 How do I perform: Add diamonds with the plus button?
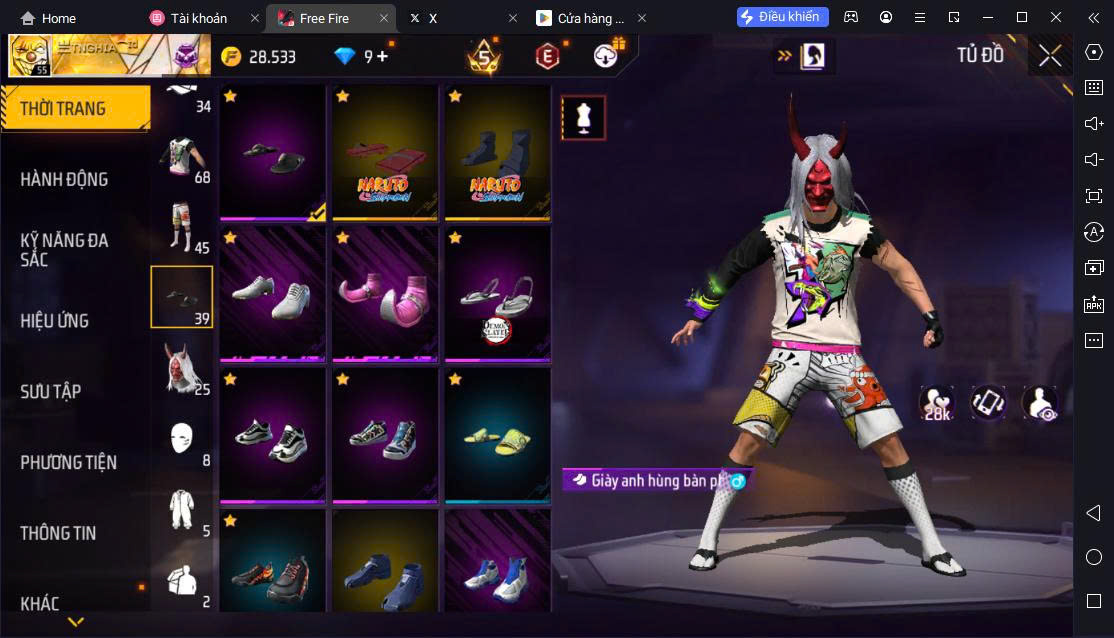[x=382, y=57]
